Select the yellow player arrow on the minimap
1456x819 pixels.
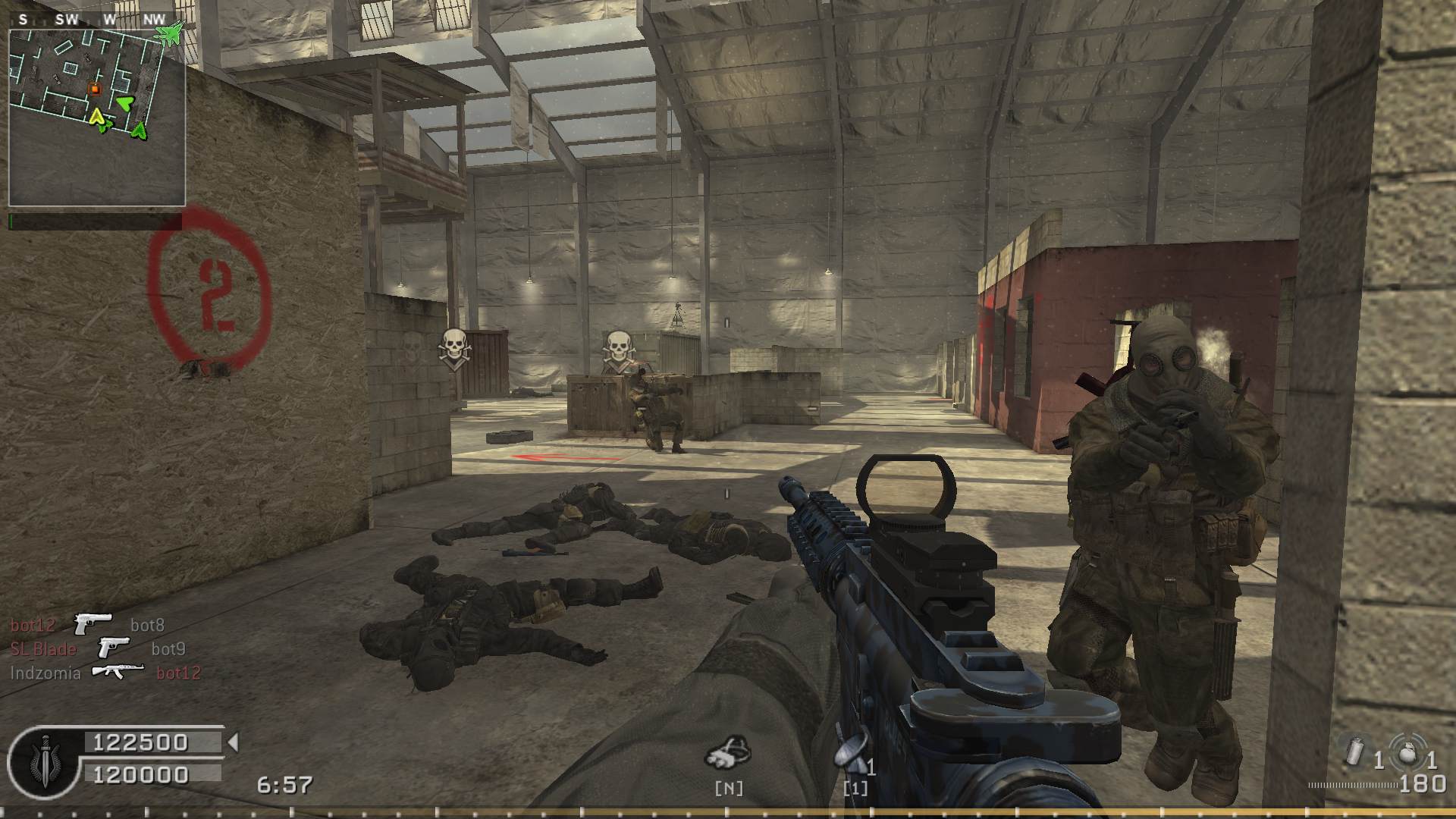pyautogui.click(x=96, y=116)
